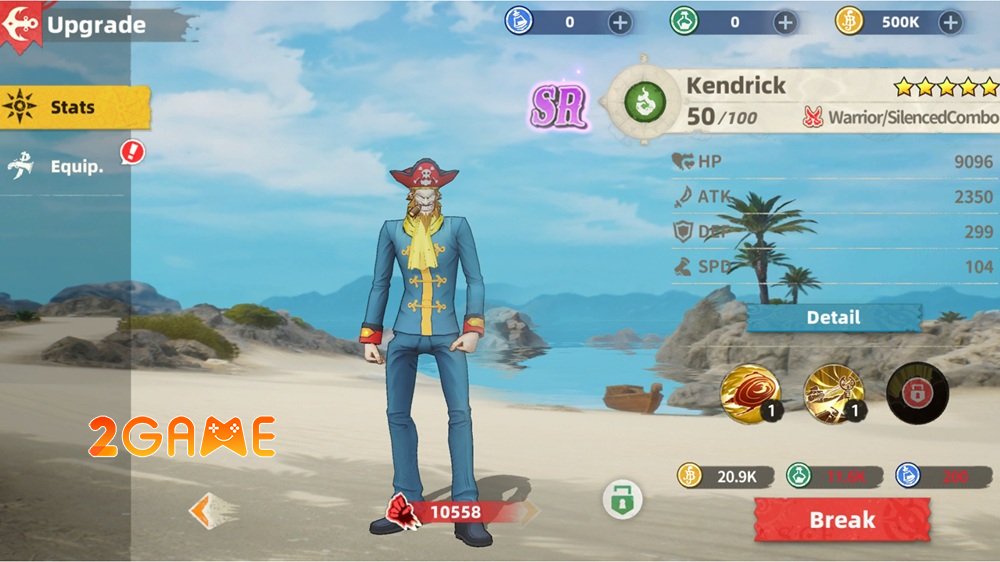Go back using the Upgrade anchor button

[x=22, y=24]
